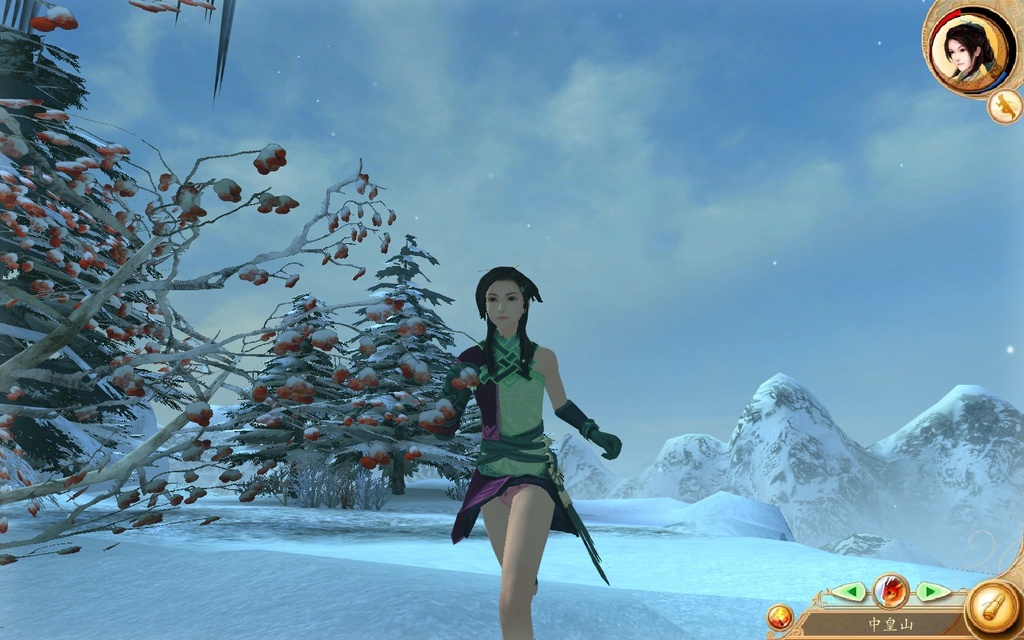The image size is (1024, 640).
Task: Click the golden running figure icon
Action: point(1004,106)
